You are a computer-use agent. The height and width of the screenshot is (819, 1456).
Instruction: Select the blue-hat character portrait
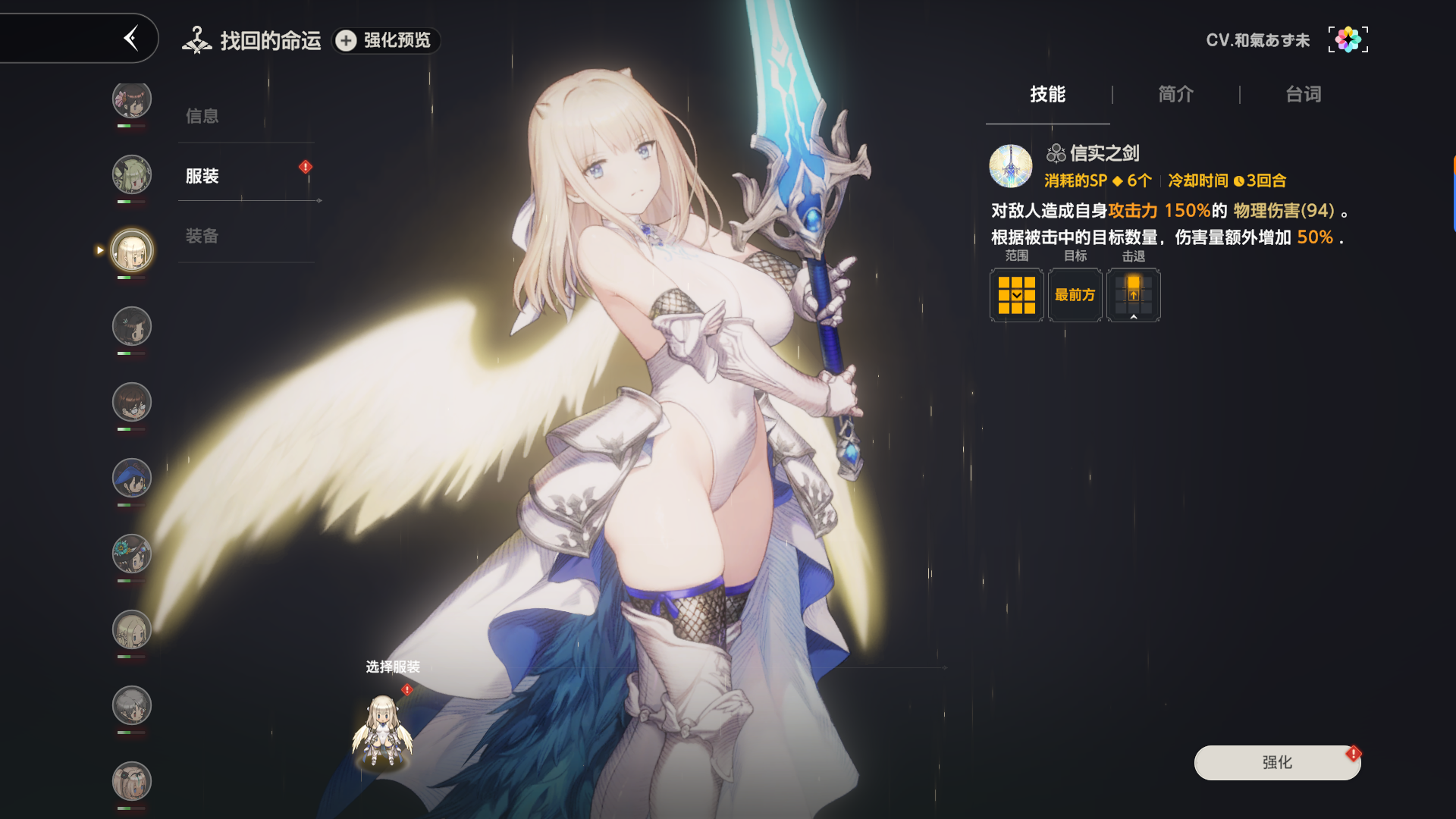[x=132, y=479]
